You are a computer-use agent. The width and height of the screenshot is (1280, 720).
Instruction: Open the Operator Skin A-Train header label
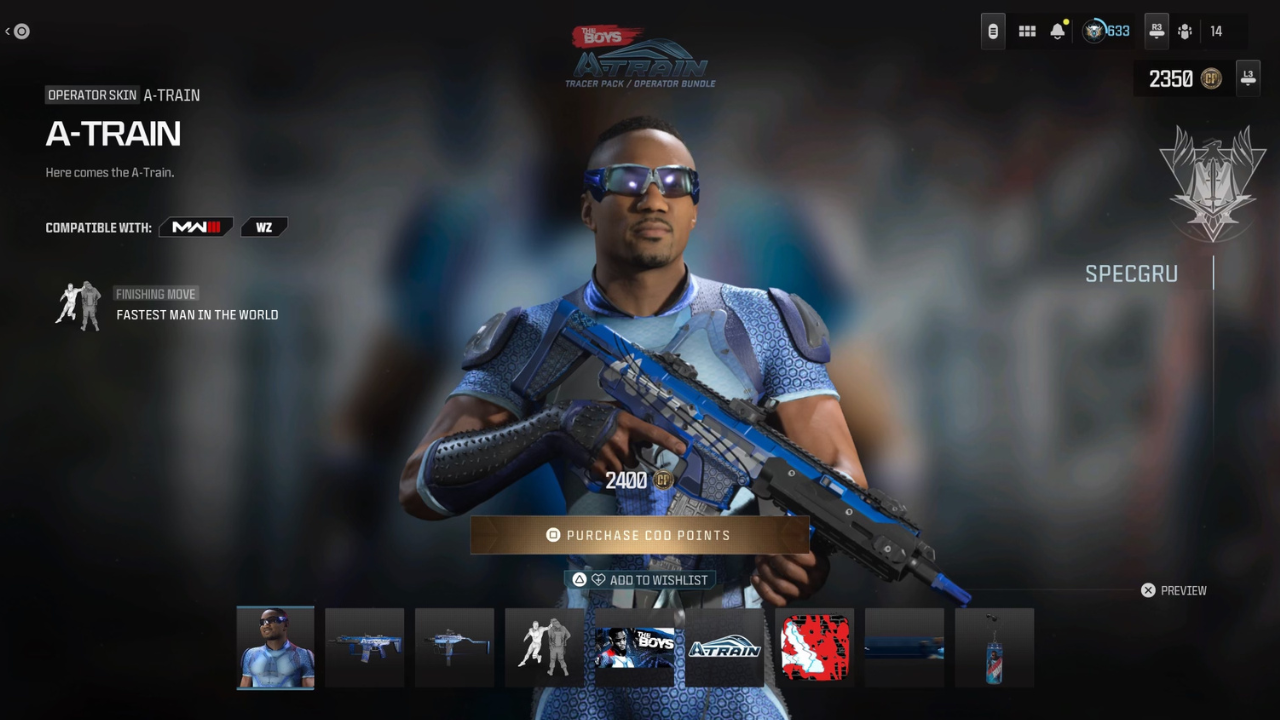[92, 95]
